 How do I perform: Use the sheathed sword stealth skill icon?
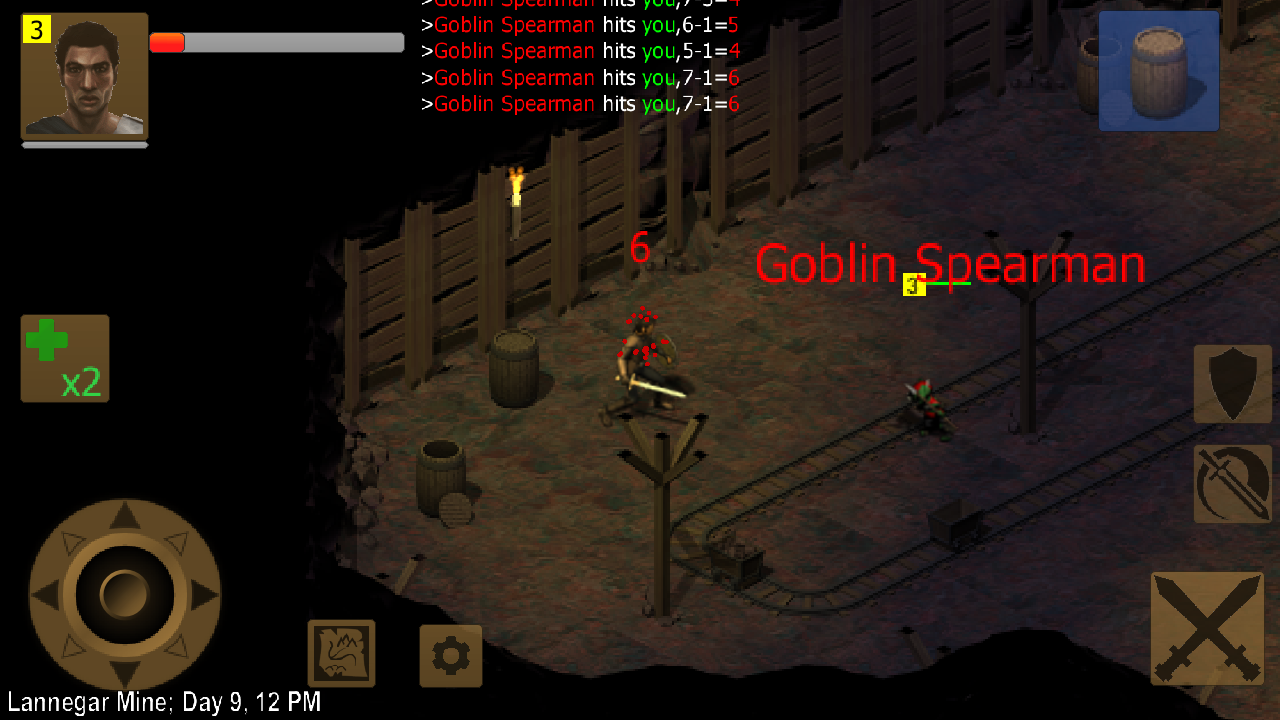pos(1232,484)
